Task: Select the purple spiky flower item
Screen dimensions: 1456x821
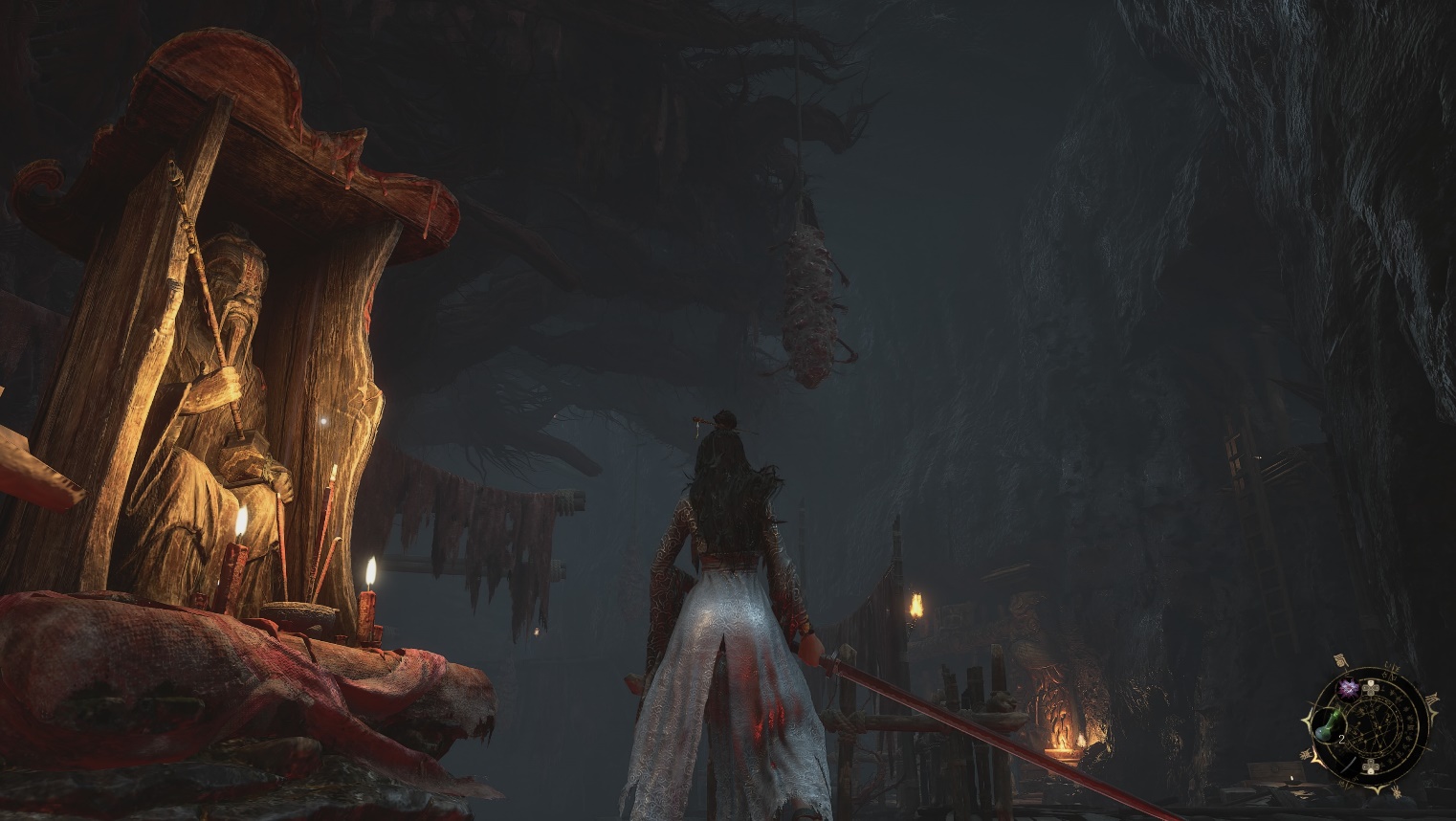Action: 1349,687
